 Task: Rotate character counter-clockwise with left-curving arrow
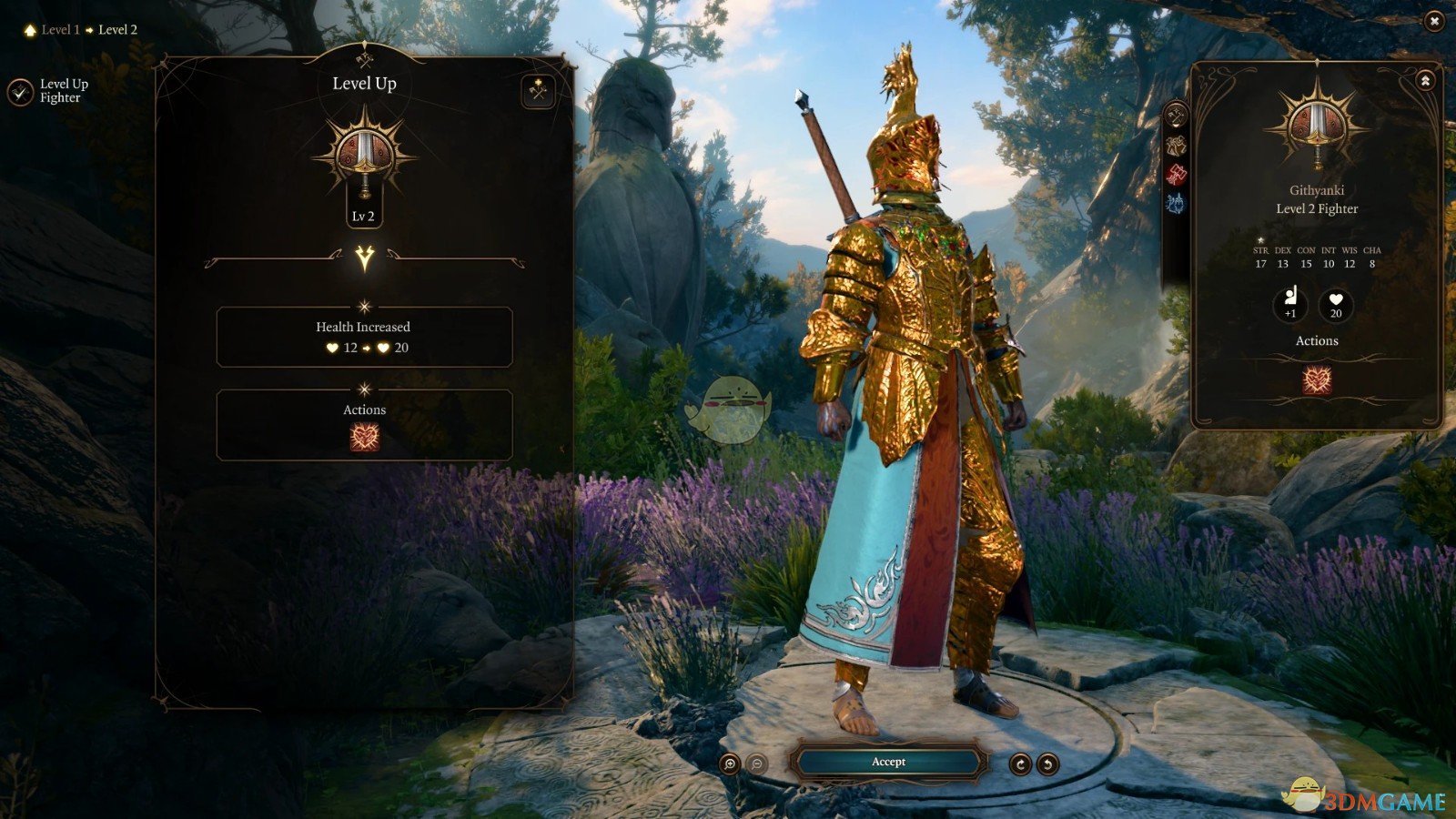[x=1048, y=764]
